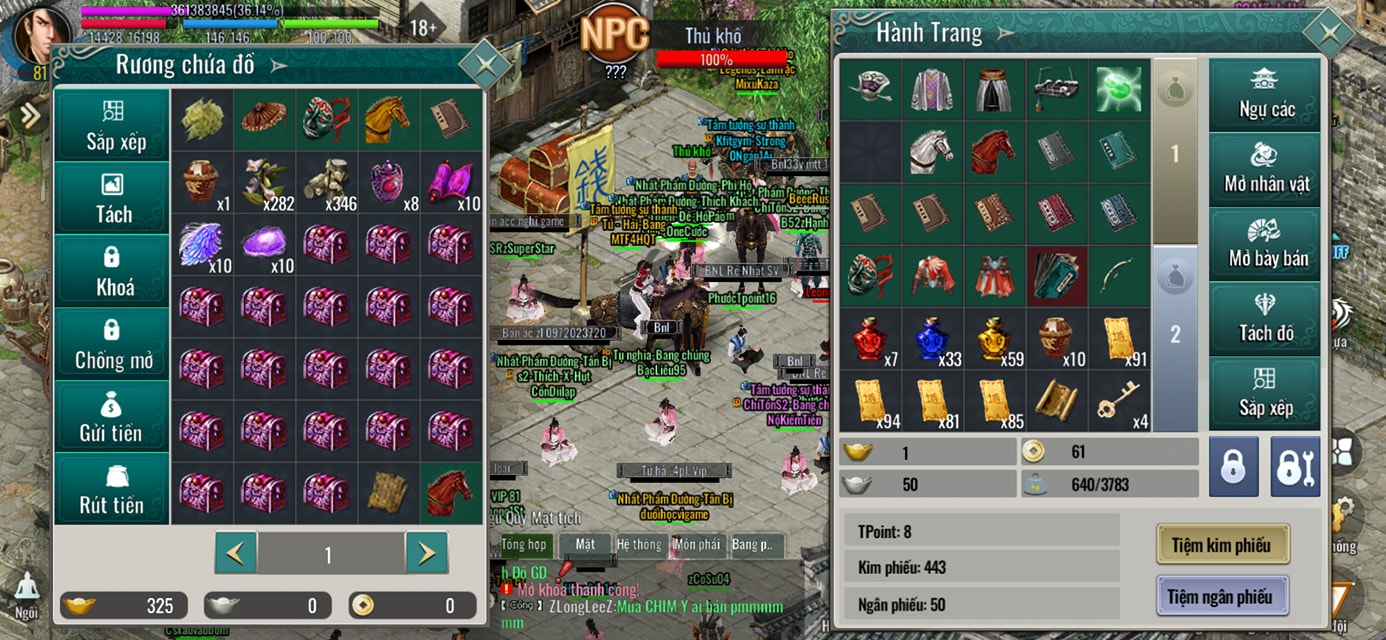Click the Sắp xếp button in storage chest
1386x640 pixels.
pos(113,125)
